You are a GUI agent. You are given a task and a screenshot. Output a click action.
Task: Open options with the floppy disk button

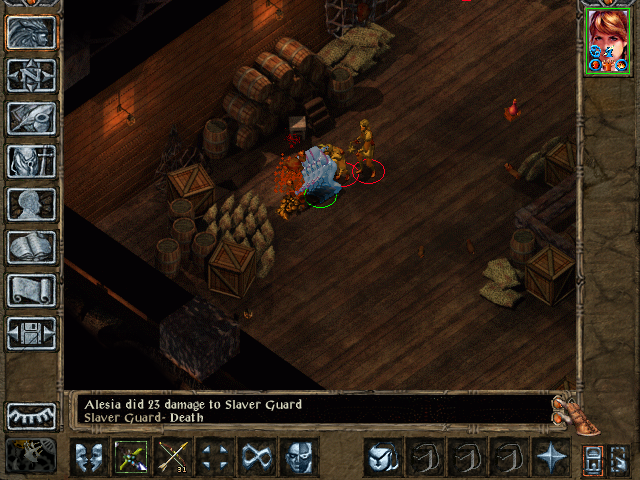[x=31, y=333]
